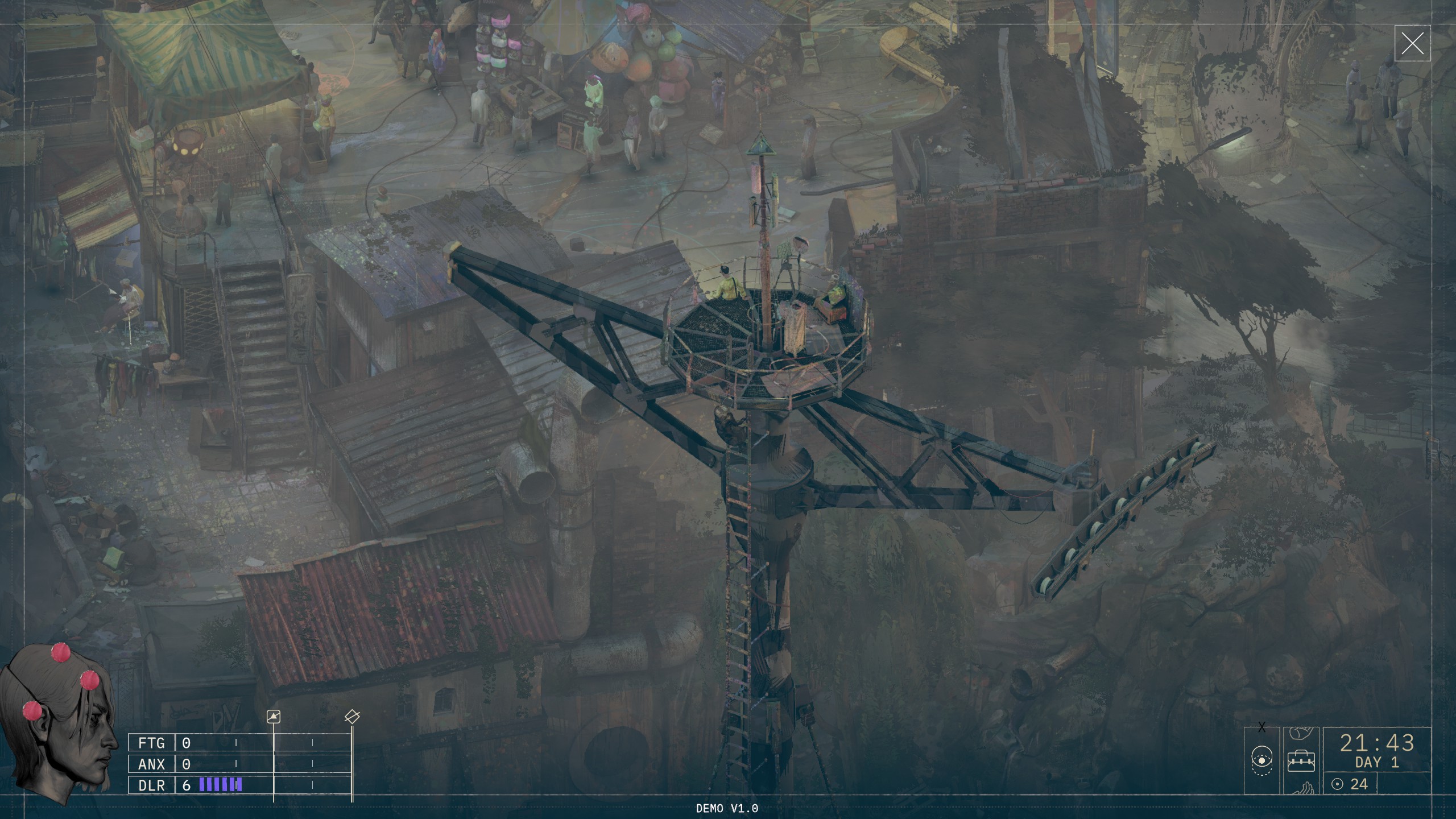1456x819 pixels.
Task: Toggle the eye observation mode icon
Action: tap(1261, 761)
